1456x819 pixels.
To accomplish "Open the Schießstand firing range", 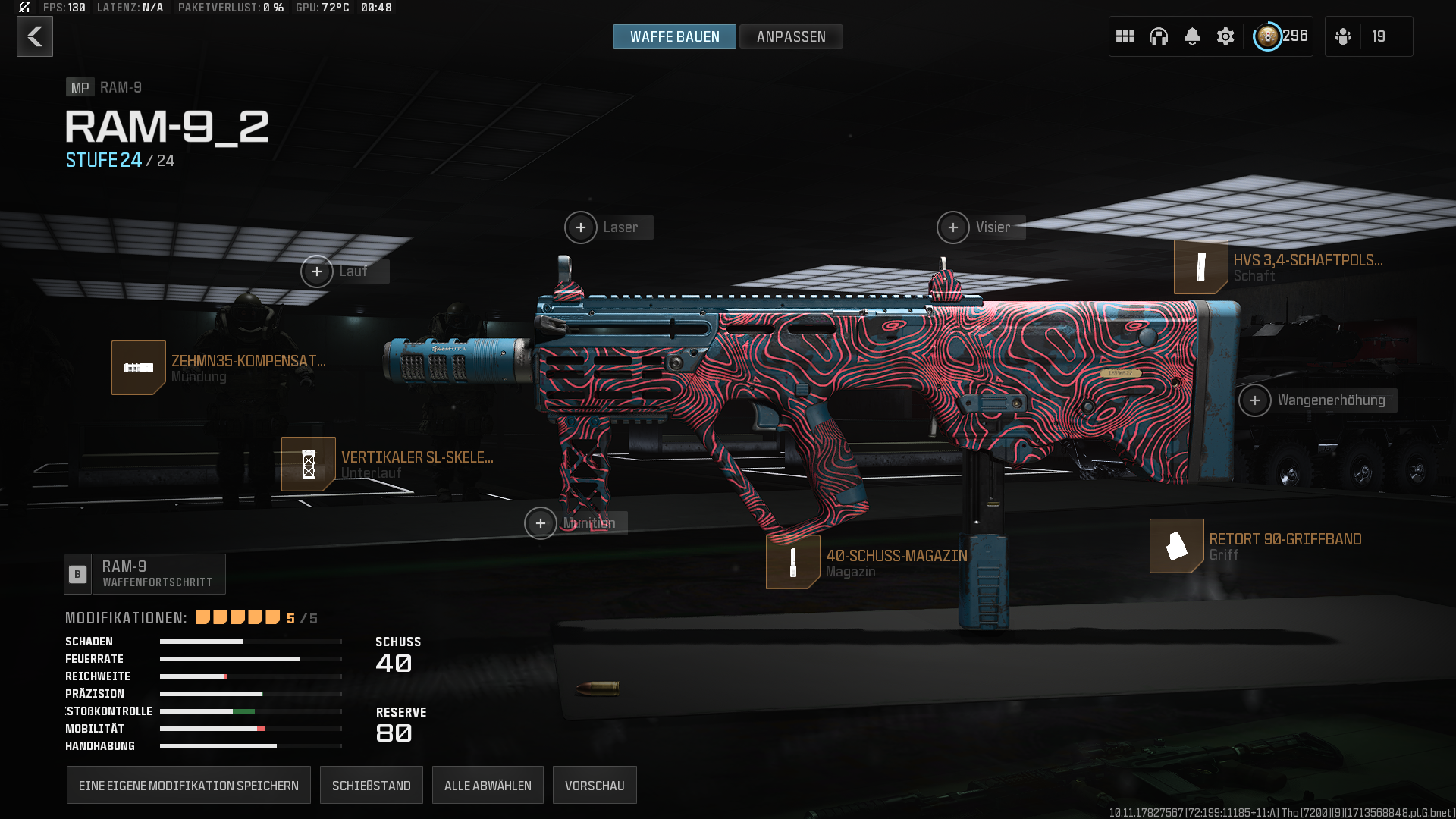I will pos(372,786).
